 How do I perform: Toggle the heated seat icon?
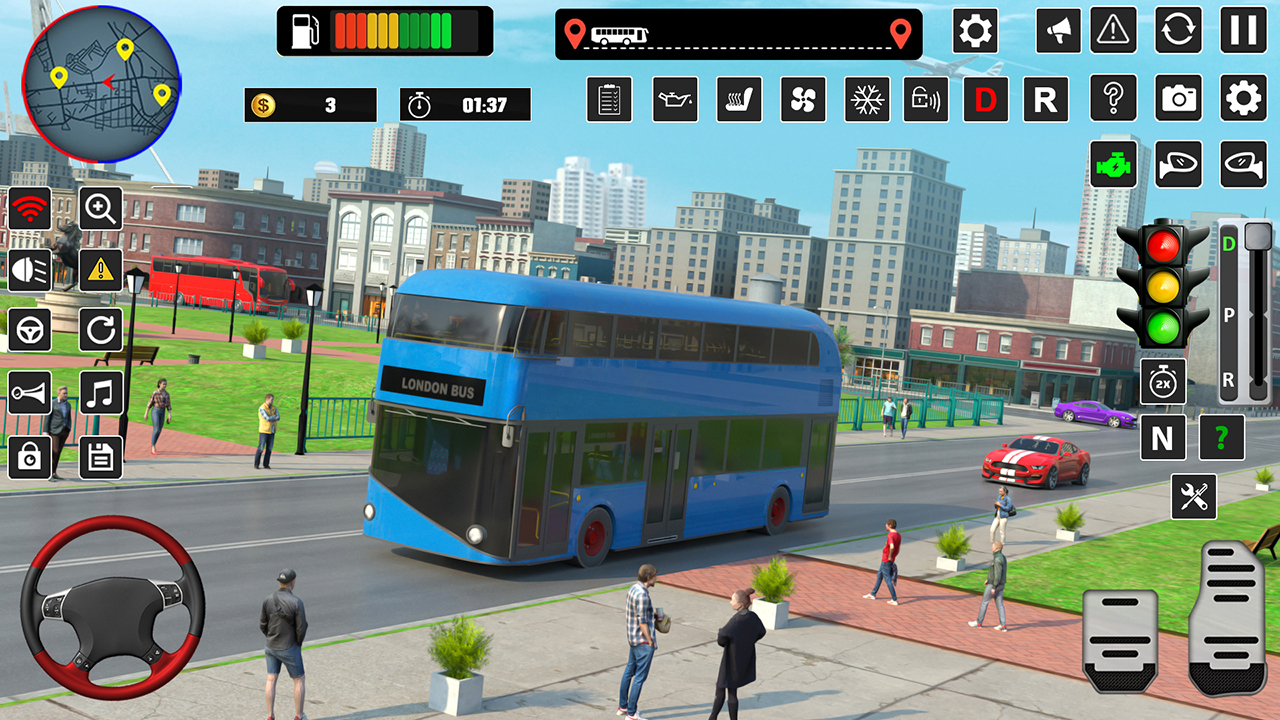point(739,100)
